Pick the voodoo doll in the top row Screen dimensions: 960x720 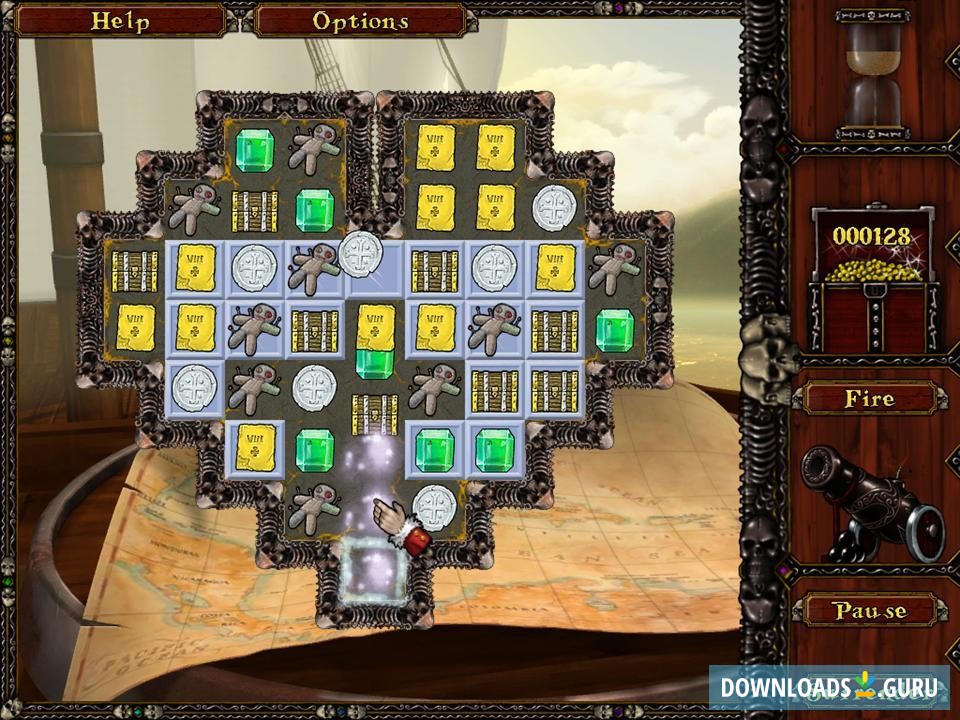point(315,149)
